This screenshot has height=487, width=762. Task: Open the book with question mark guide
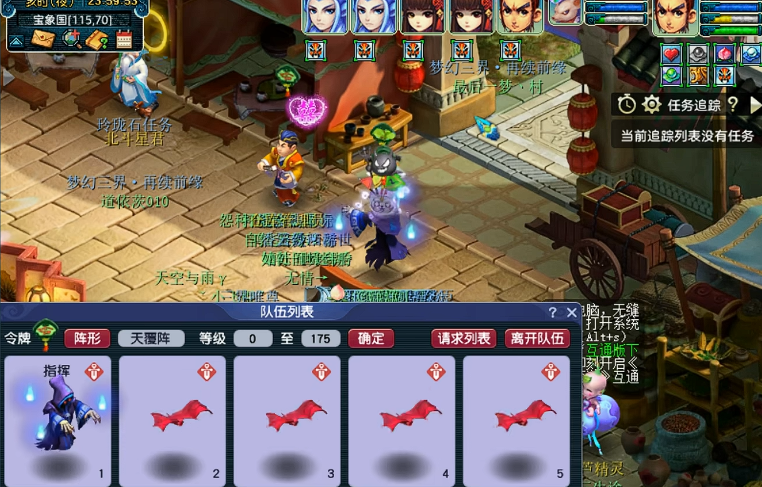(x=97, y=40)
